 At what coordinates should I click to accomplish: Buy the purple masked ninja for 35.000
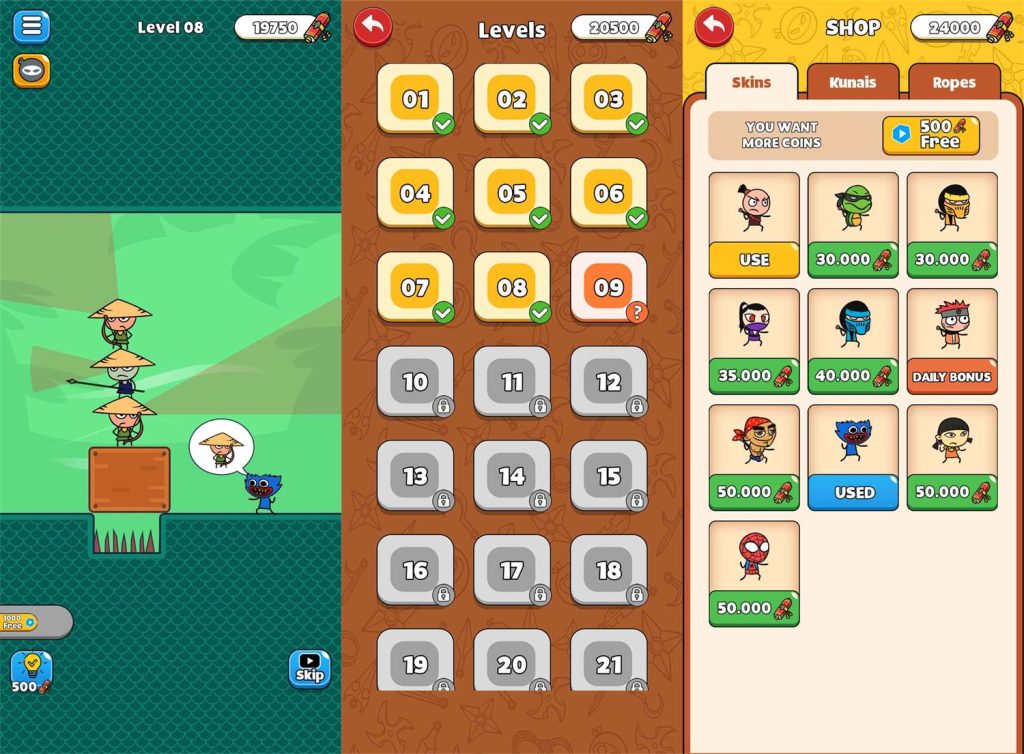754,376
